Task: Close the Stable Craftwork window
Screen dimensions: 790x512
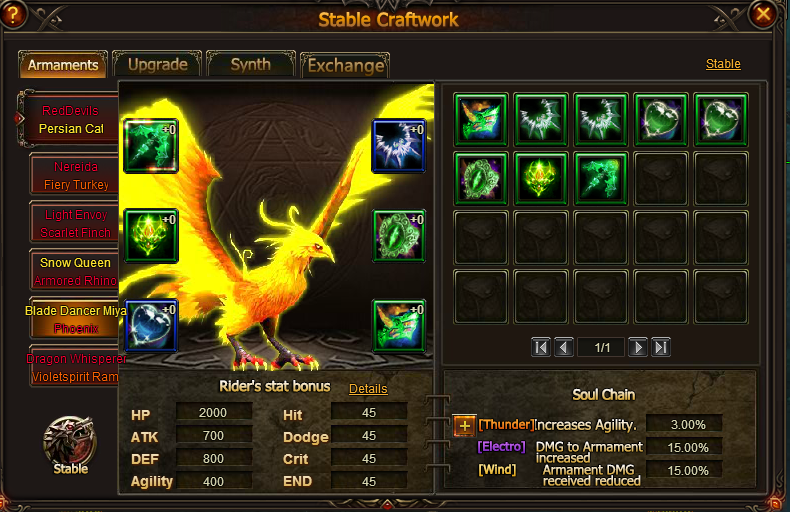Action: coord(764,14)
